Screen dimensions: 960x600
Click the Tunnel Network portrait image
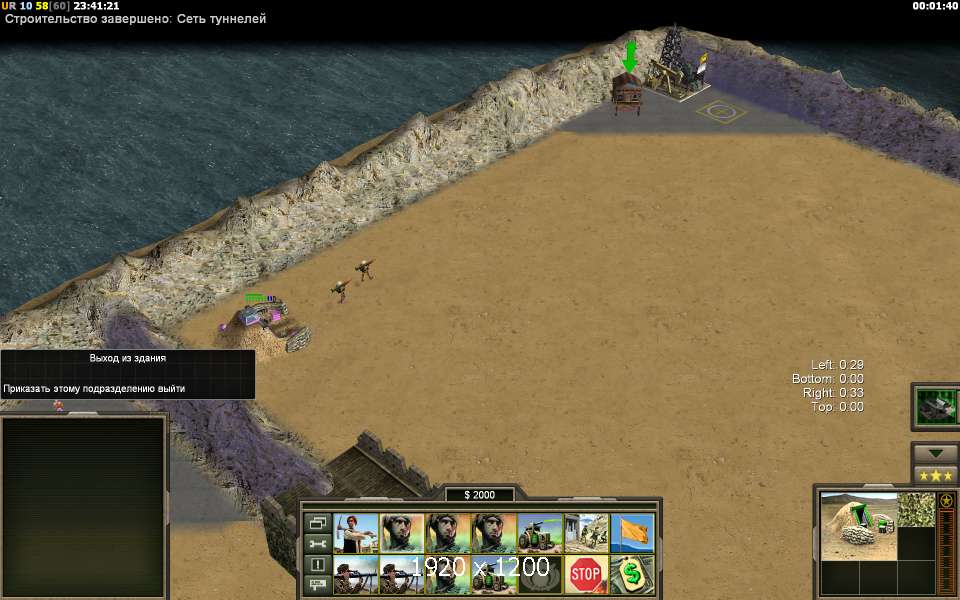point(858,524)
